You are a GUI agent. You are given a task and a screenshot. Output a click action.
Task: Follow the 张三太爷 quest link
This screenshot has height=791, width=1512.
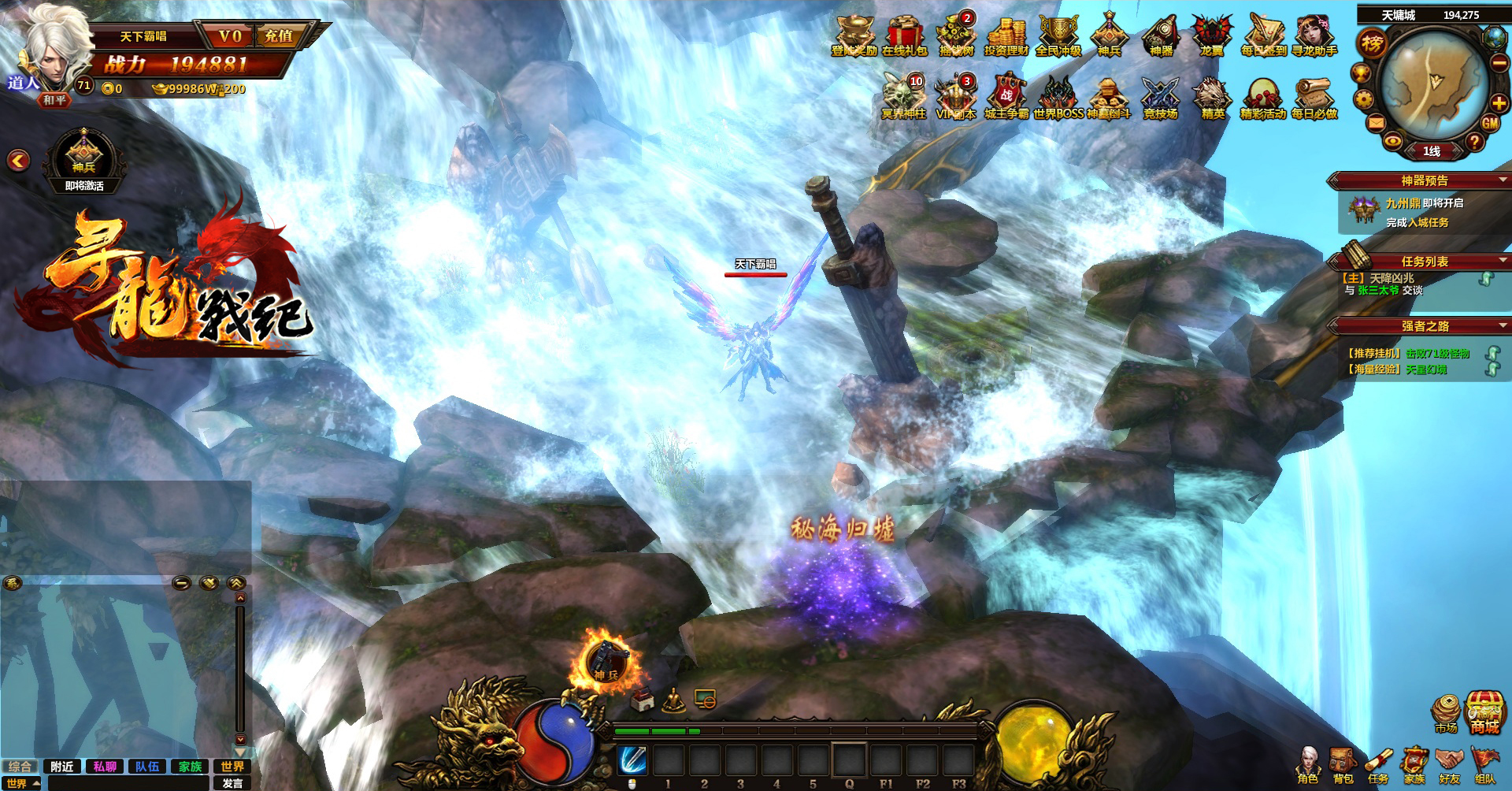click(x=1378, y=291)
